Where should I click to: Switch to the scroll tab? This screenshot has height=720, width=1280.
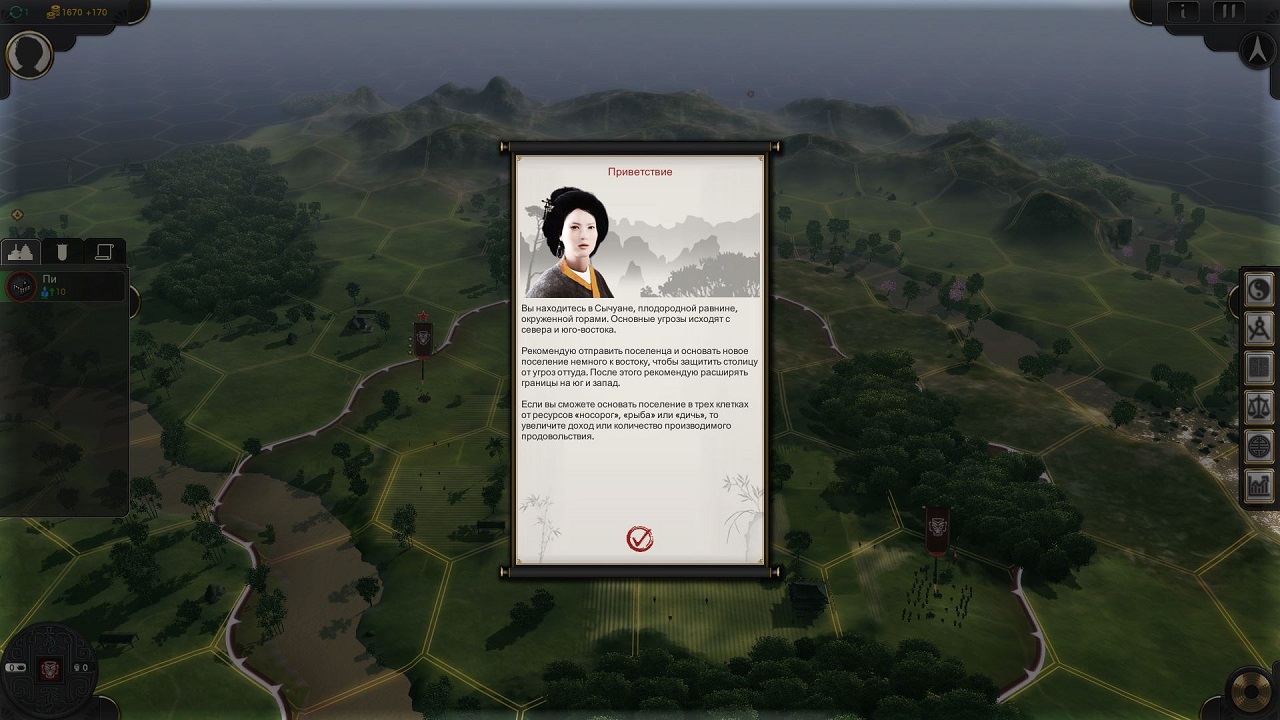coord(104,252)
